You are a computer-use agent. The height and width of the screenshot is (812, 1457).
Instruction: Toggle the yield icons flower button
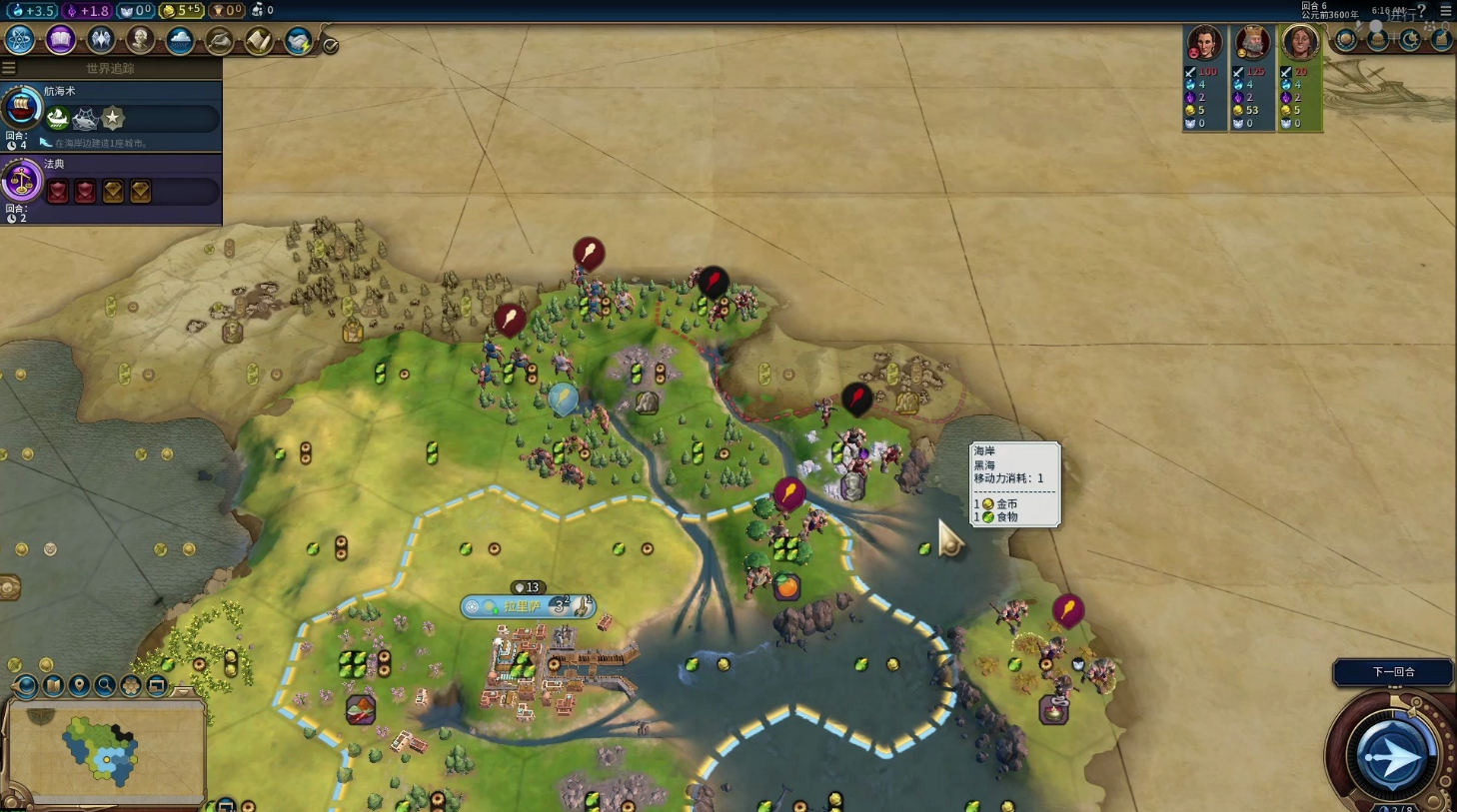[x=131, y=685]
